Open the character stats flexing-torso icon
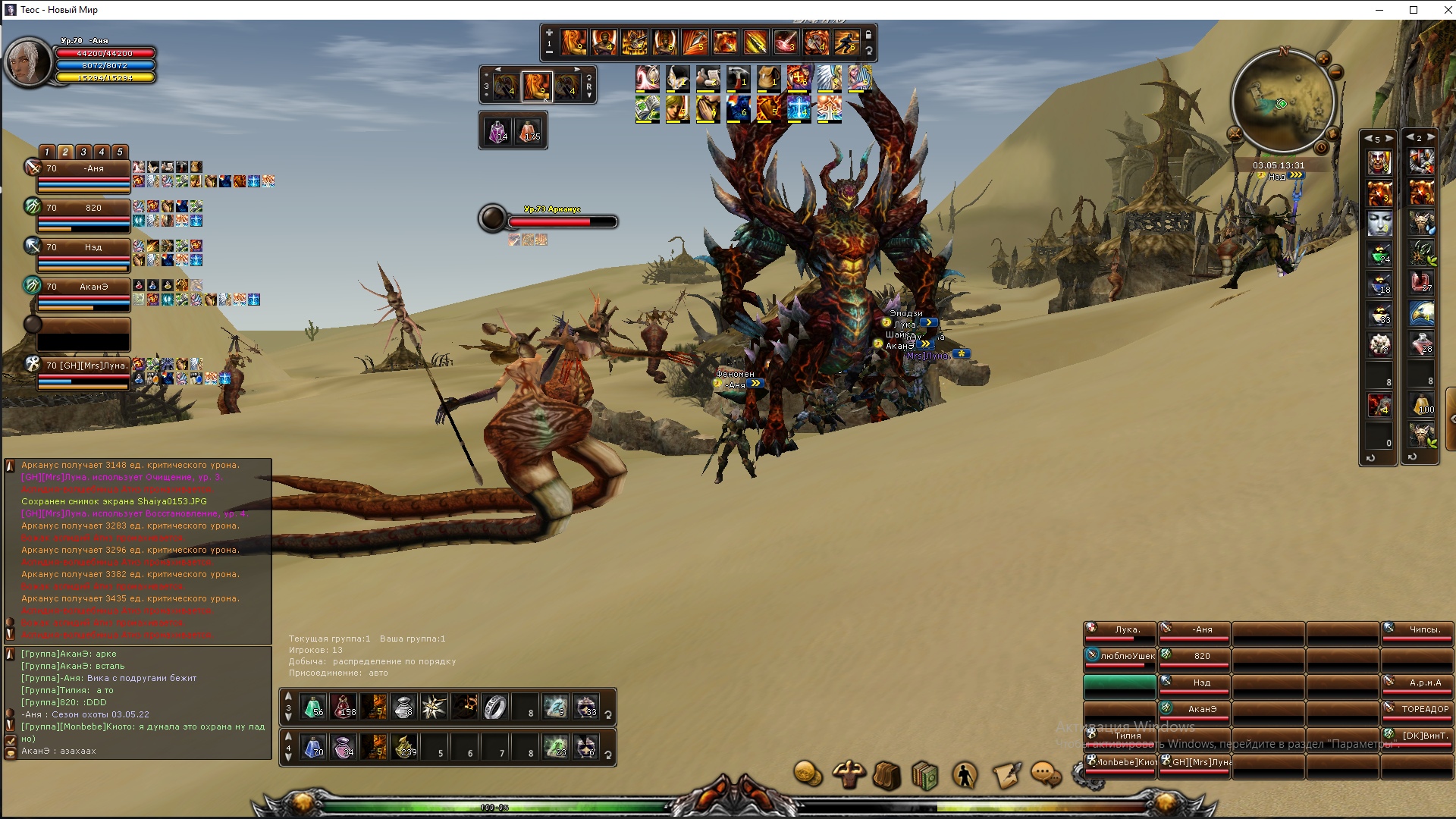 pyautogui.click(x=848, y=774)
